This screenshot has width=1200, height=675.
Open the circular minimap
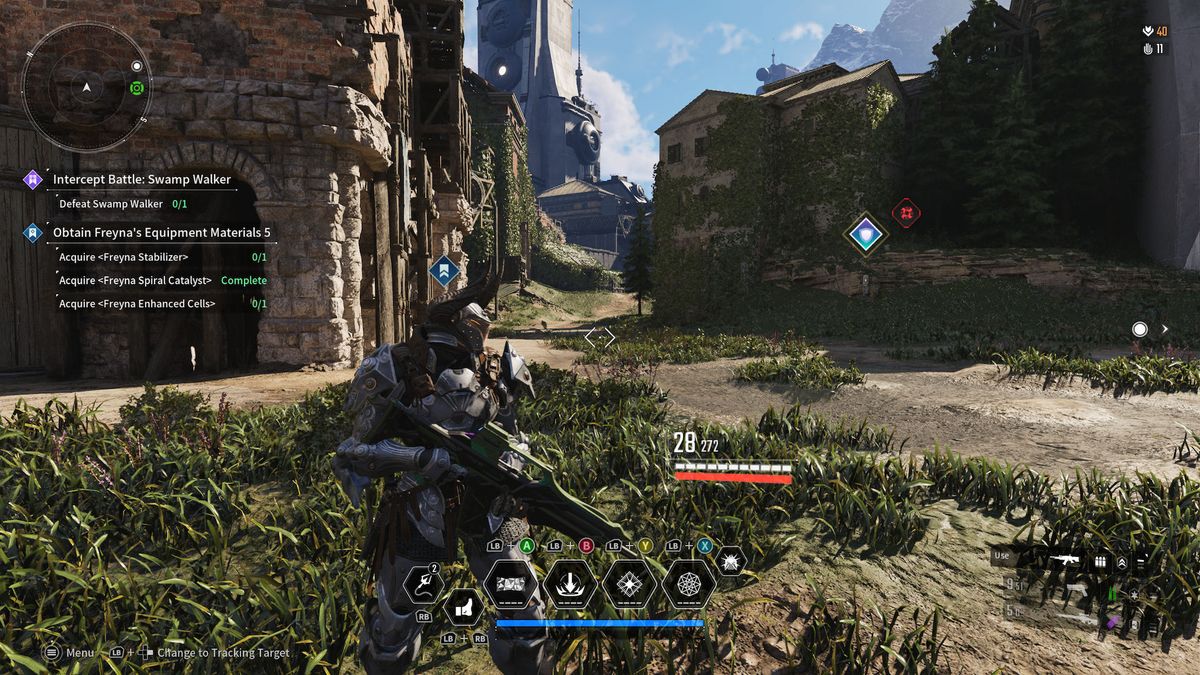click(87, 88)
